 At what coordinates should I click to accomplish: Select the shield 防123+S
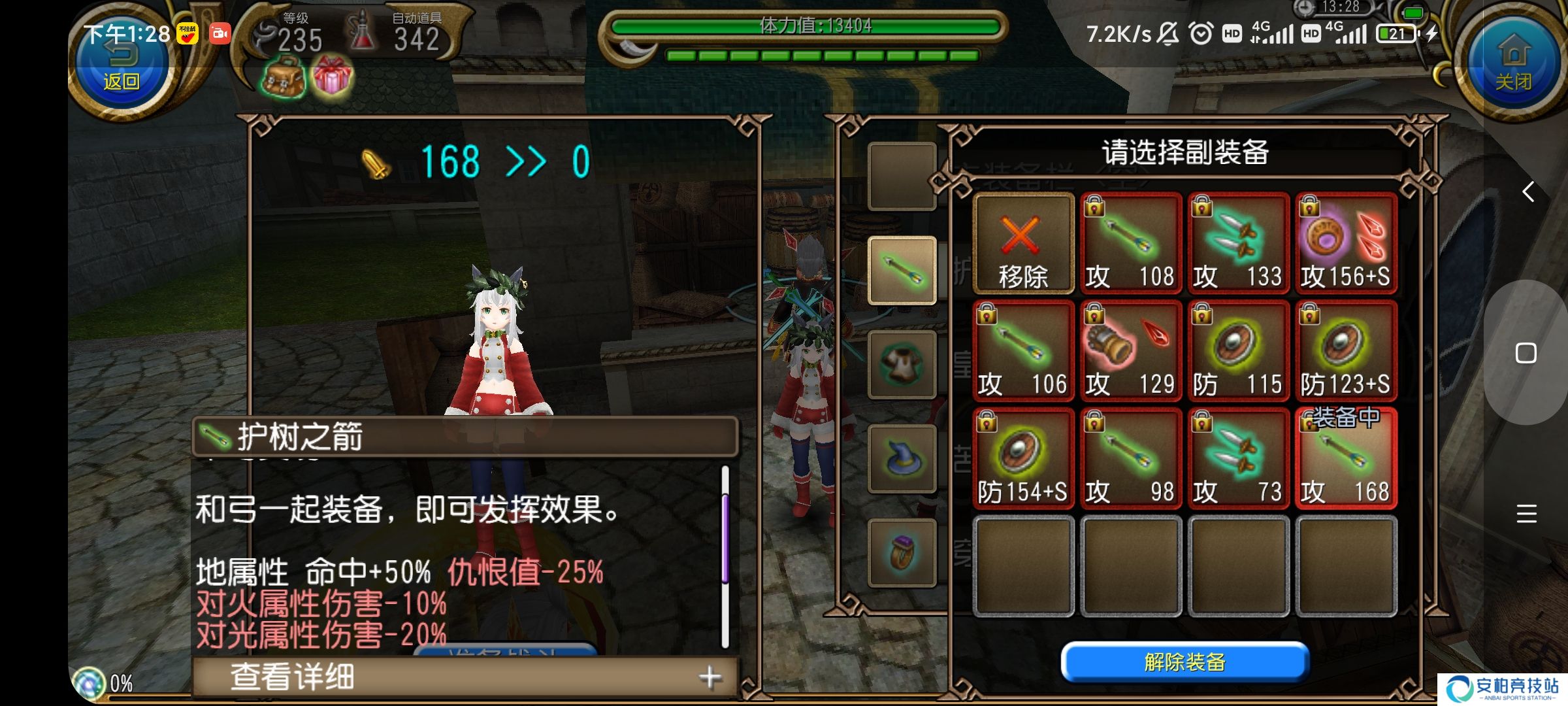tap(1346, 351)
